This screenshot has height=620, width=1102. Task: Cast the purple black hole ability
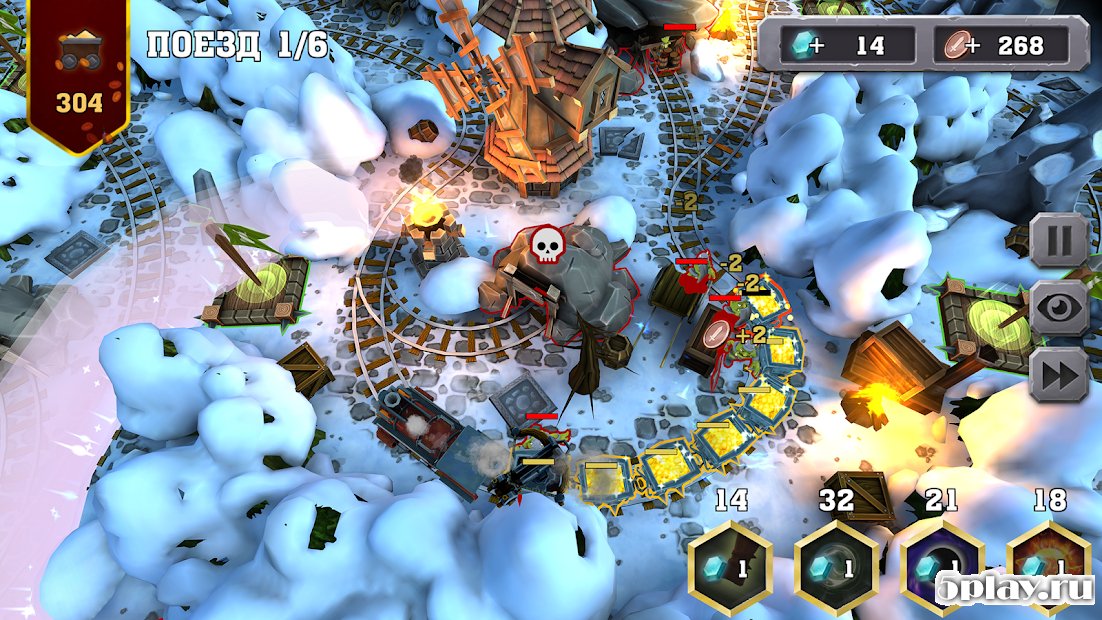coord(942,566)
